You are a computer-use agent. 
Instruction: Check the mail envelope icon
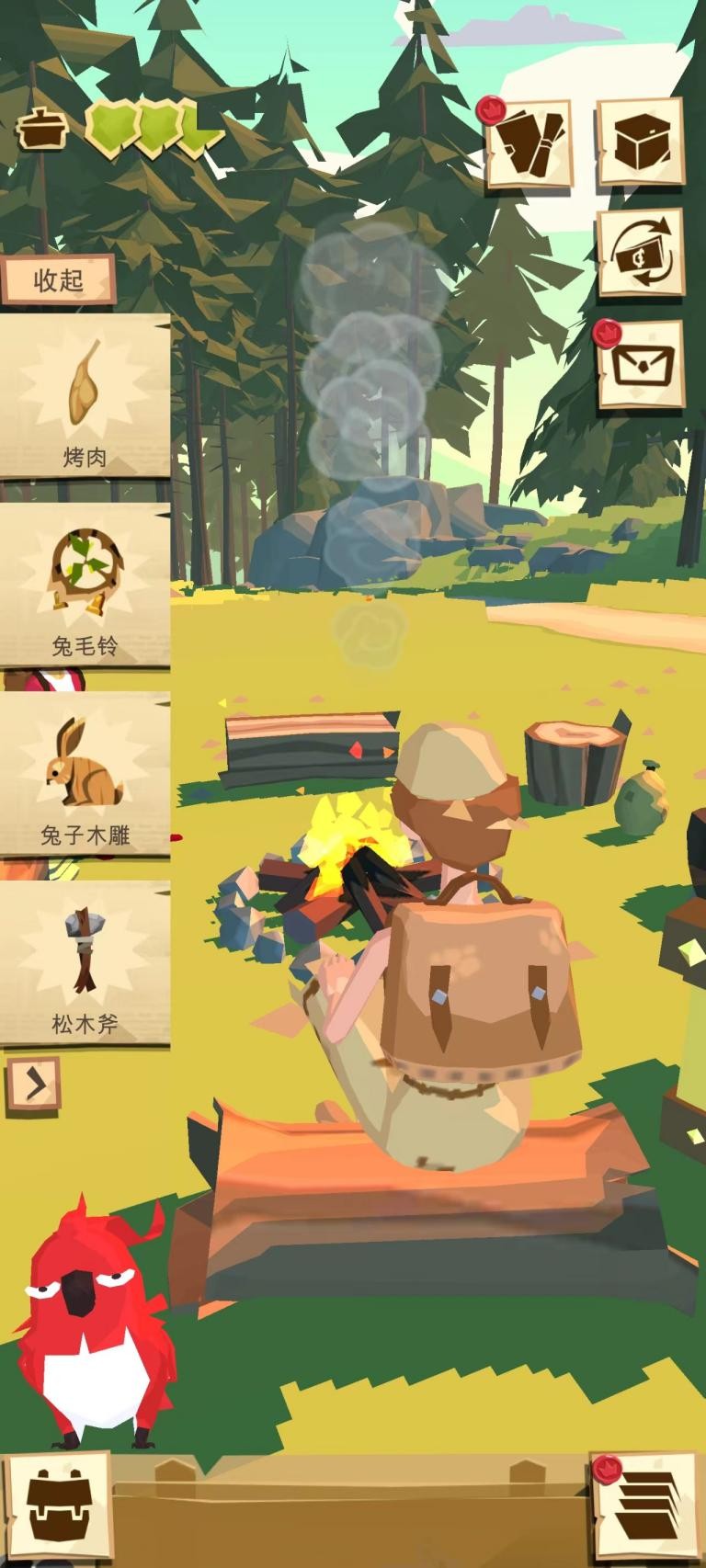point(641,364)
